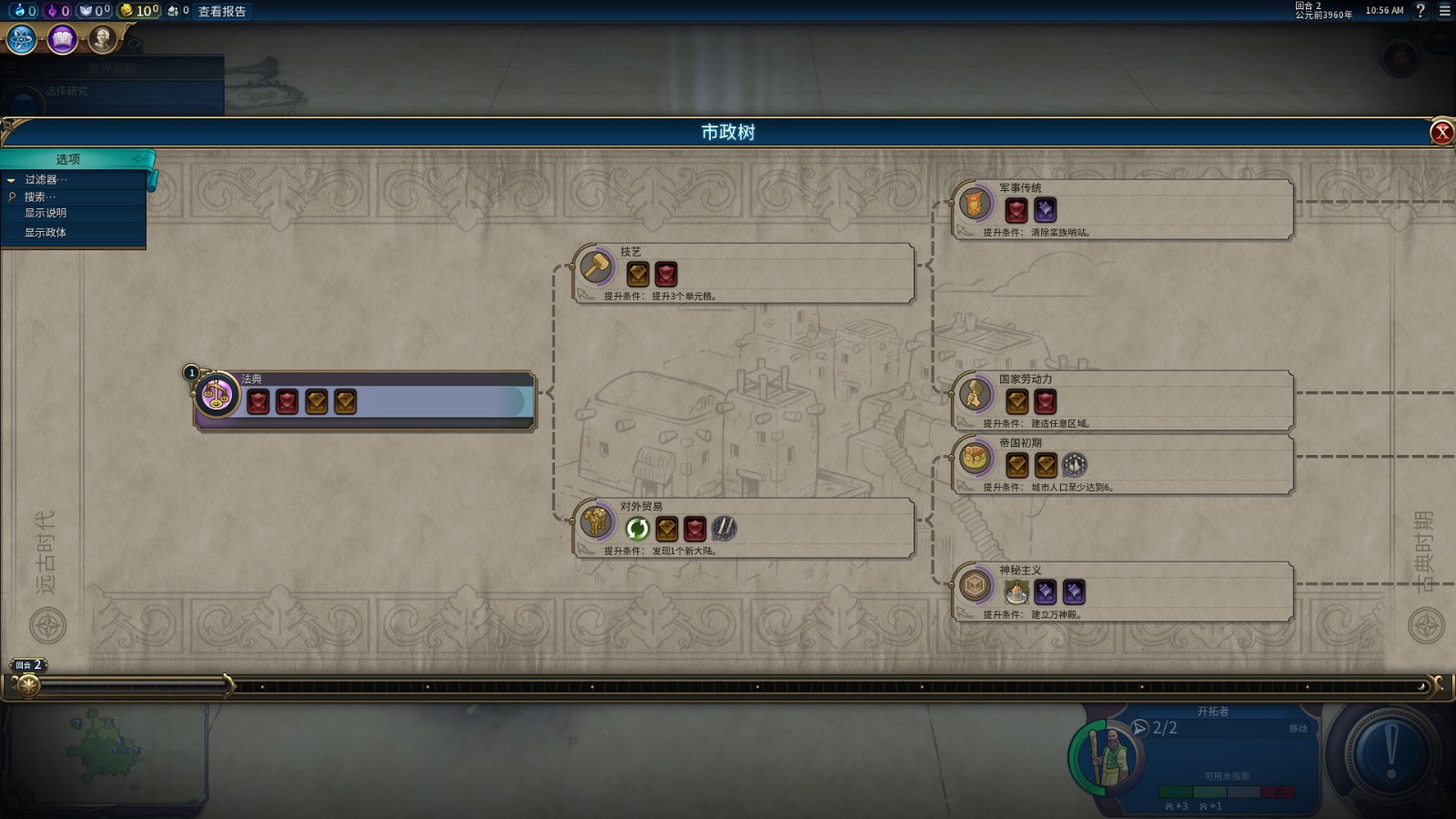
Task: Choose the 技艺 civic node
Action: pos(743,272)
